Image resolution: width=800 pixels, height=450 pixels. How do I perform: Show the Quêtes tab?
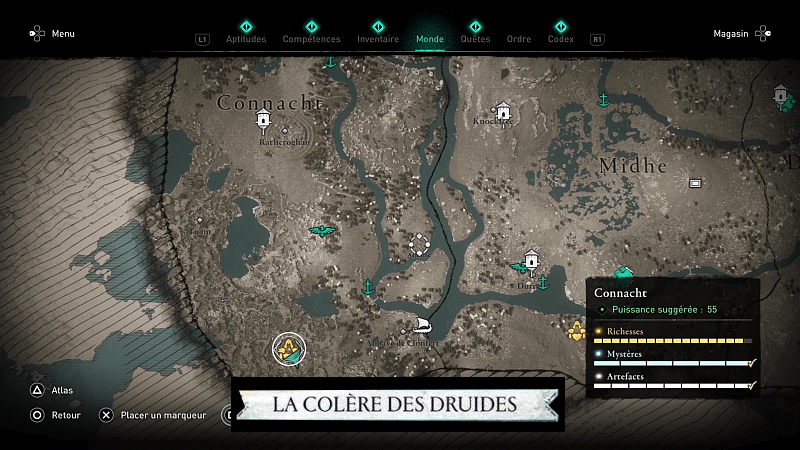[x=475, y=39]
